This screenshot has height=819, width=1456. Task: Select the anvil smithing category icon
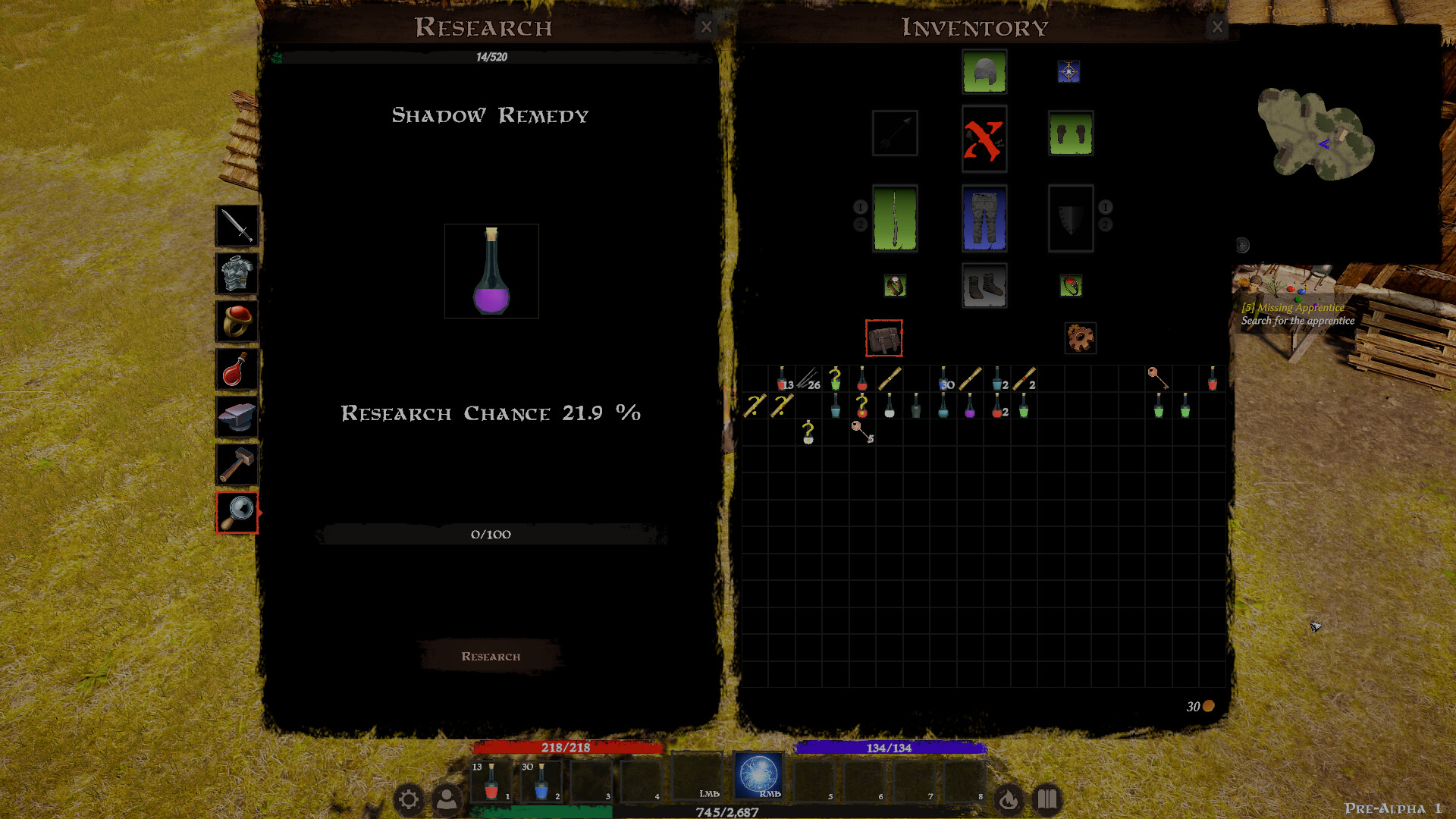tap(236, 416)
